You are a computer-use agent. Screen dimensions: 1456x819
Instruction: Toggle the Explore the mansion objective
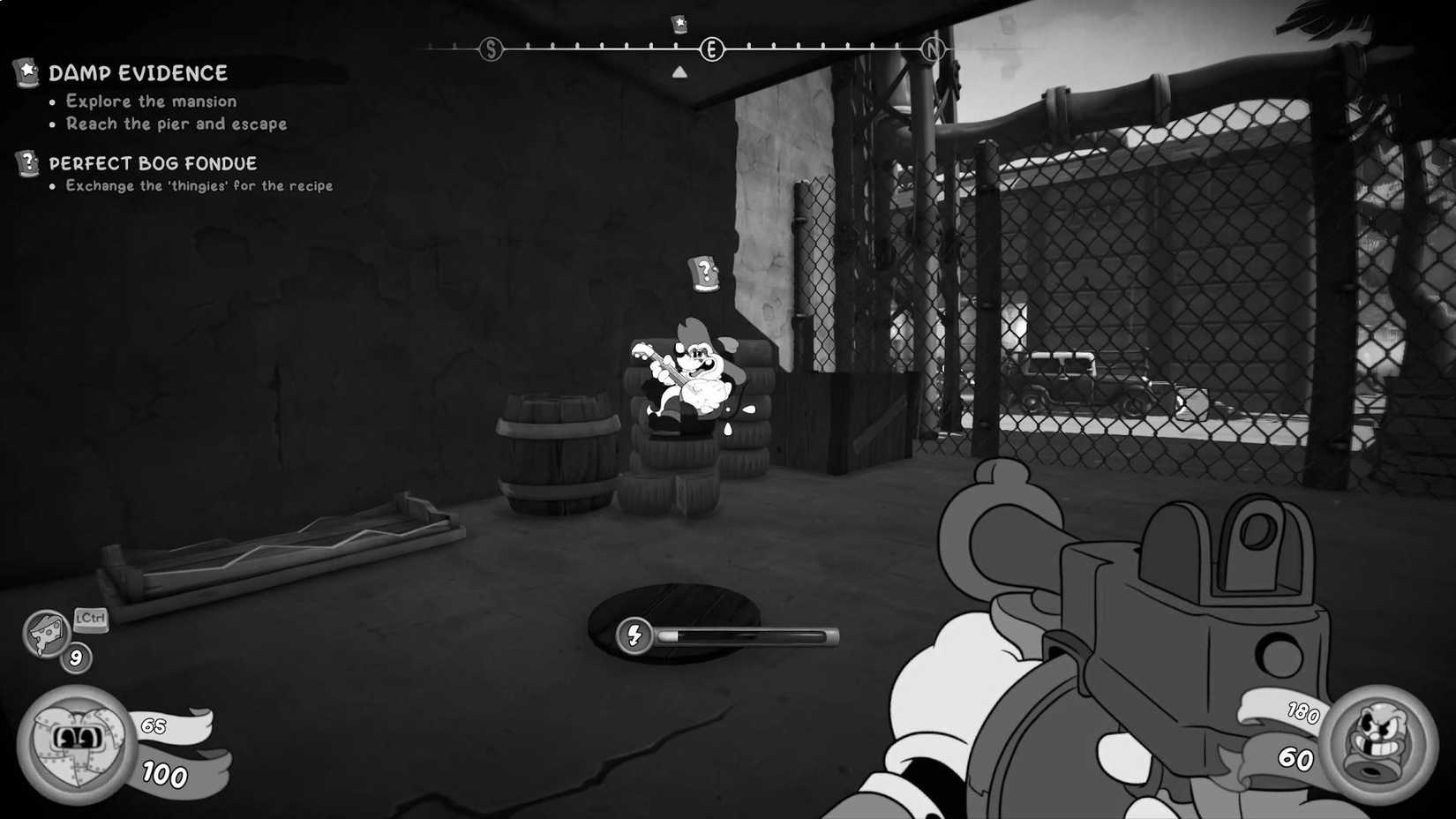149,101
